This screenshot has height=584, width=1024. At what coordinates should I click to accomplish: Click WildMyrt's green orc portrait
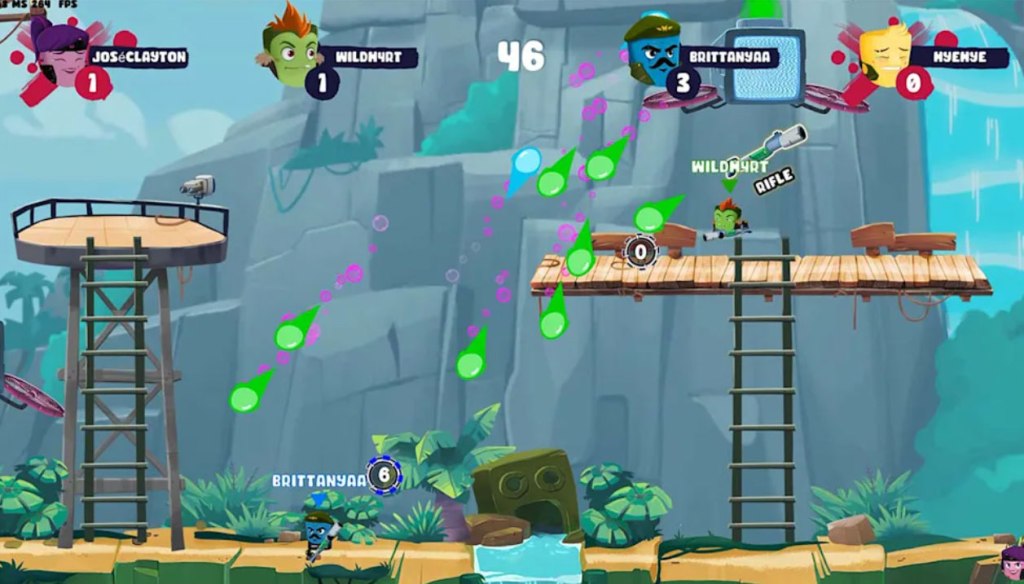point(291,47)
